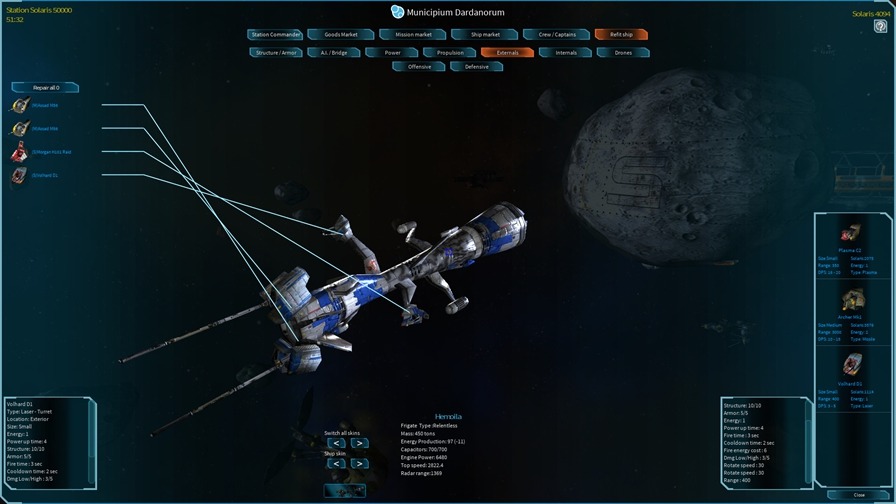
Task: Open the Mission market tab
Action: click(x=413, y=35)
